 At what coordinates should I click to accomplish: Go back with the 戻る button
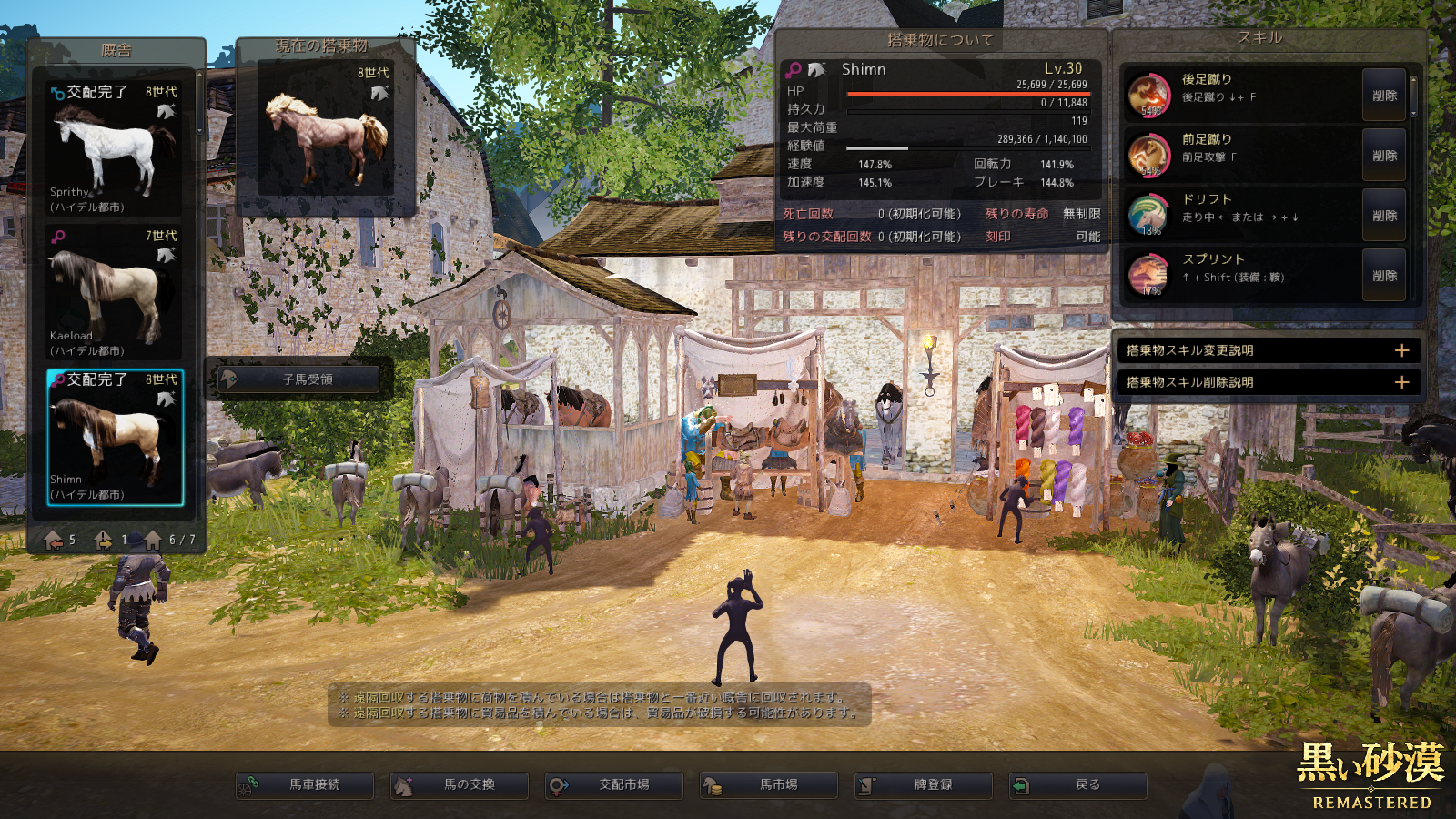click(x=1078, y=785)
